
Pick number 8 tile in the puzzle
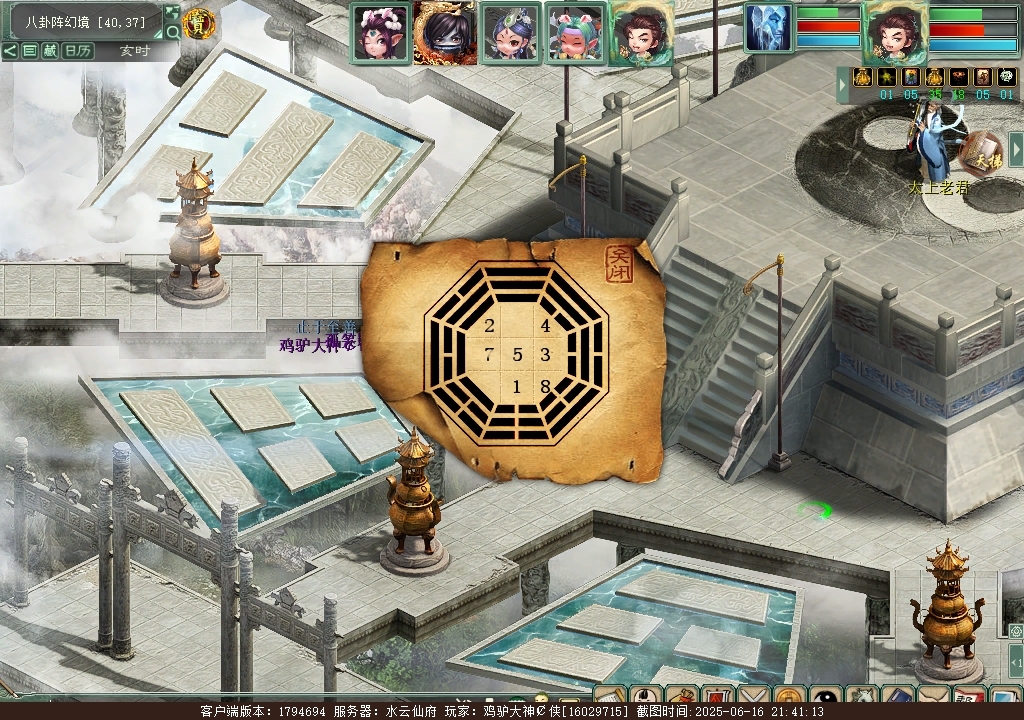(545, 386)
